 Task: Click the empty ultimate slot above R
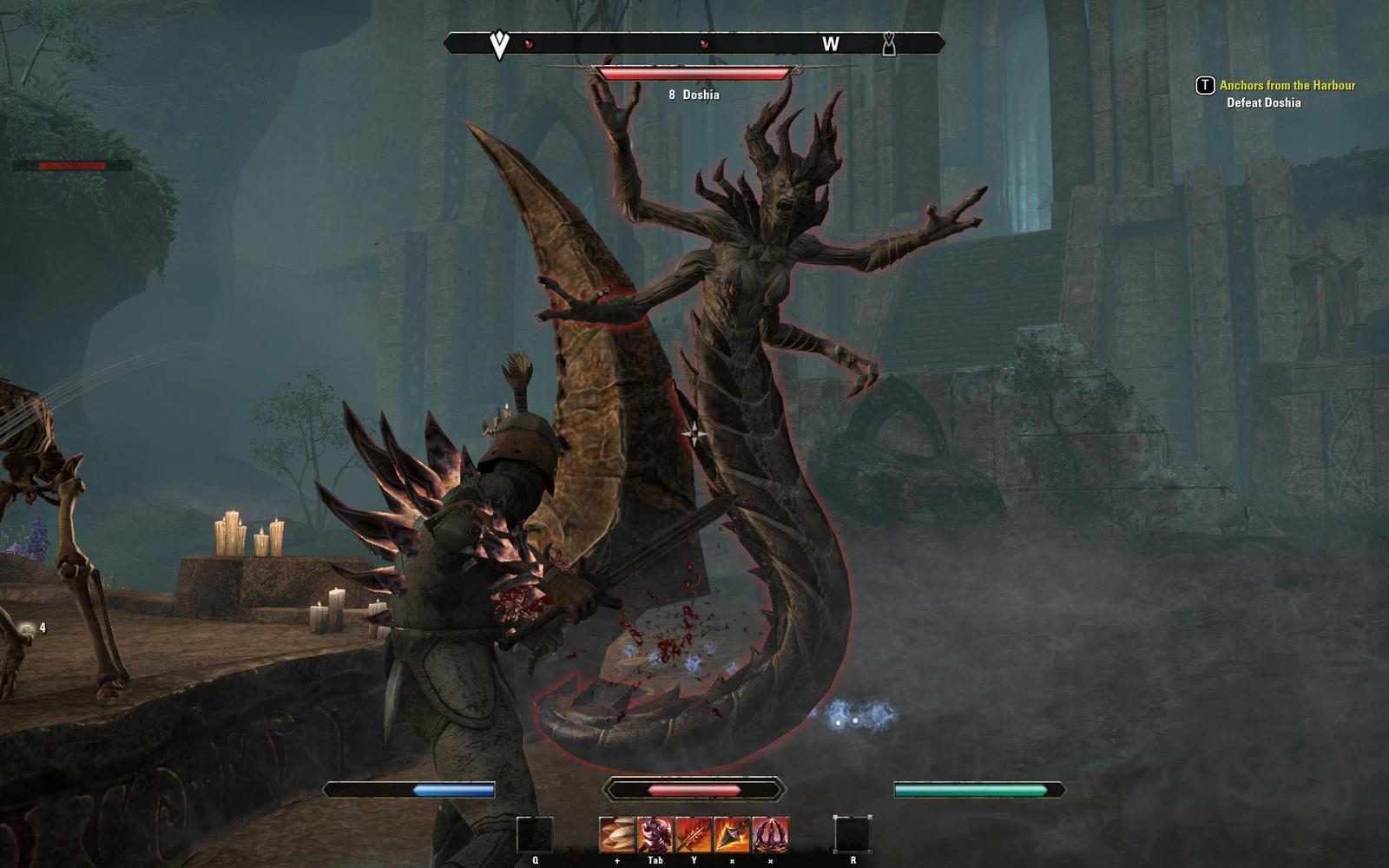[x=852, y=834]
